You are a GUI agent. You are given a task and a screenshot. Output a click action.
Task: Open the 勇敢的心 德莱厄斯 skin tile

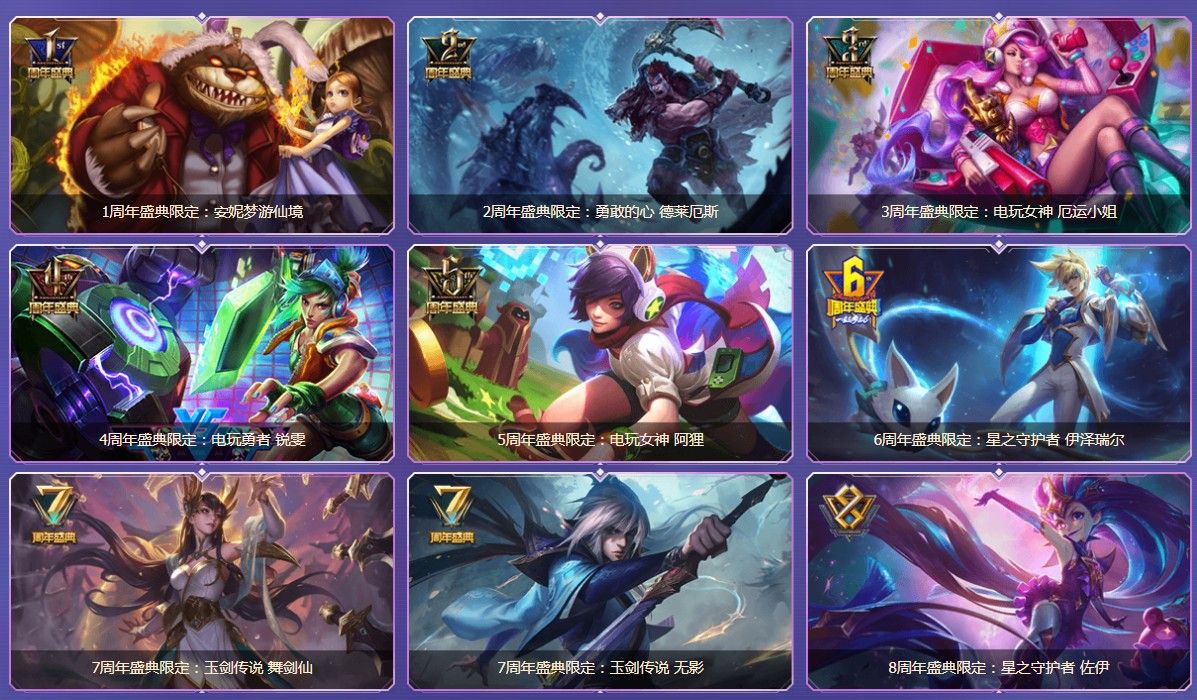(600, 125)
